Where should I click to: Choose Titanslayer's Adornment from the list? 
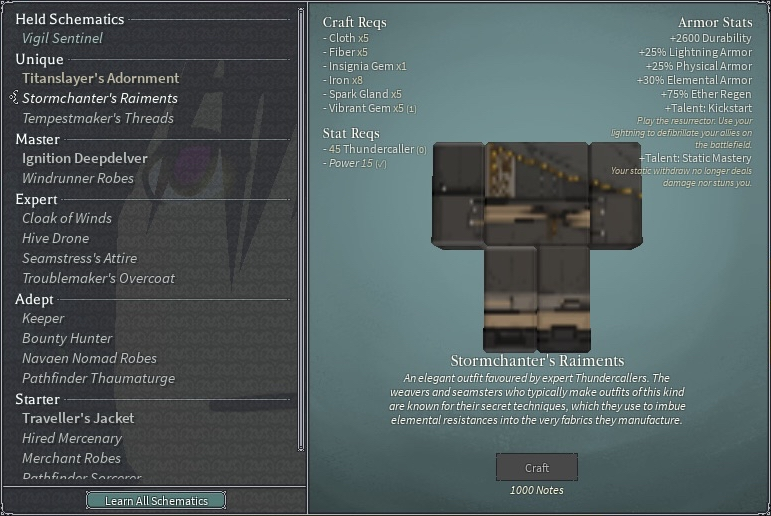[100, 78]
